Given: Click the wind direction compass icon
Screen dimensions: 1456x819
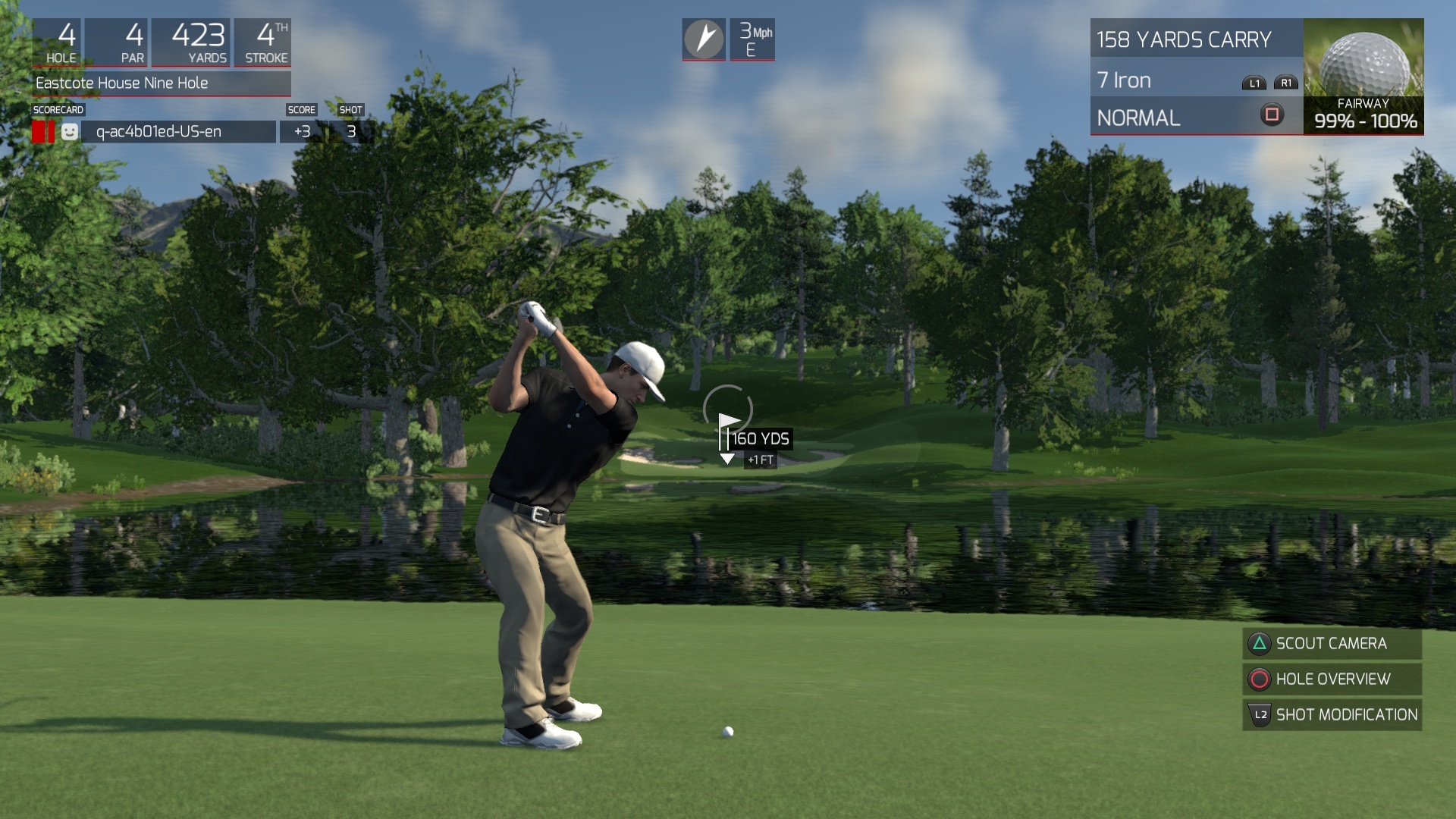Looking at the screenshot, I should coord(704,39).
